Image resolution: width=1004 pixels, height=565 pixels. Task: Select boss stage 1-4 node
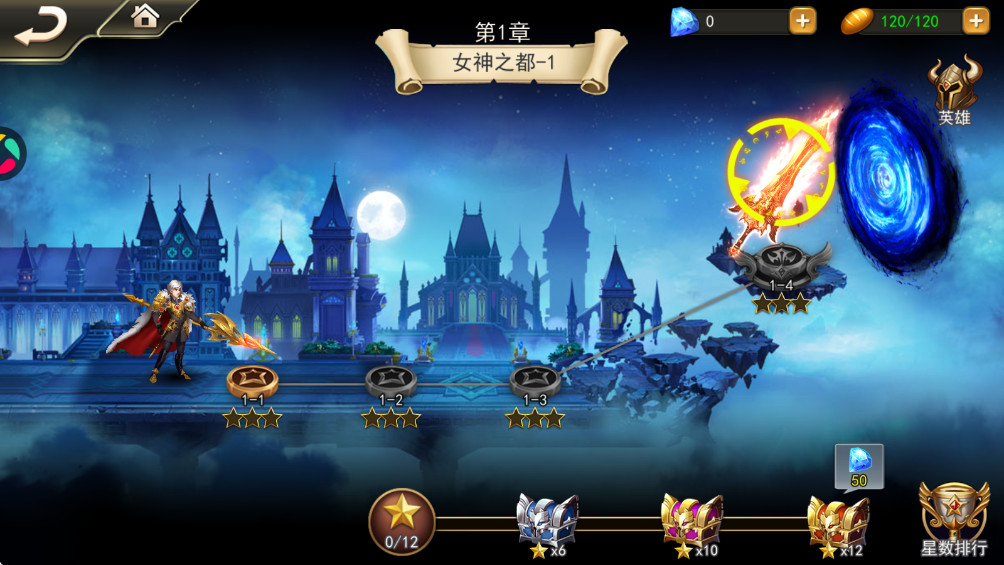782,263
